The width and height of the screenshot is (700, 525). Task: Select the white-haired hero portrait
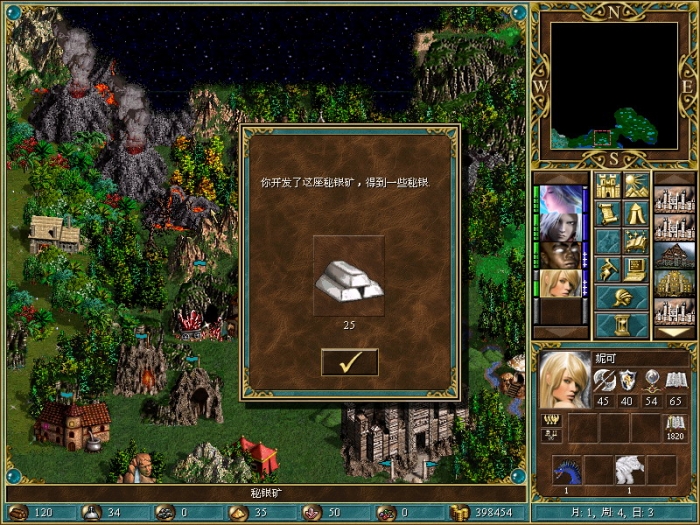562,227
